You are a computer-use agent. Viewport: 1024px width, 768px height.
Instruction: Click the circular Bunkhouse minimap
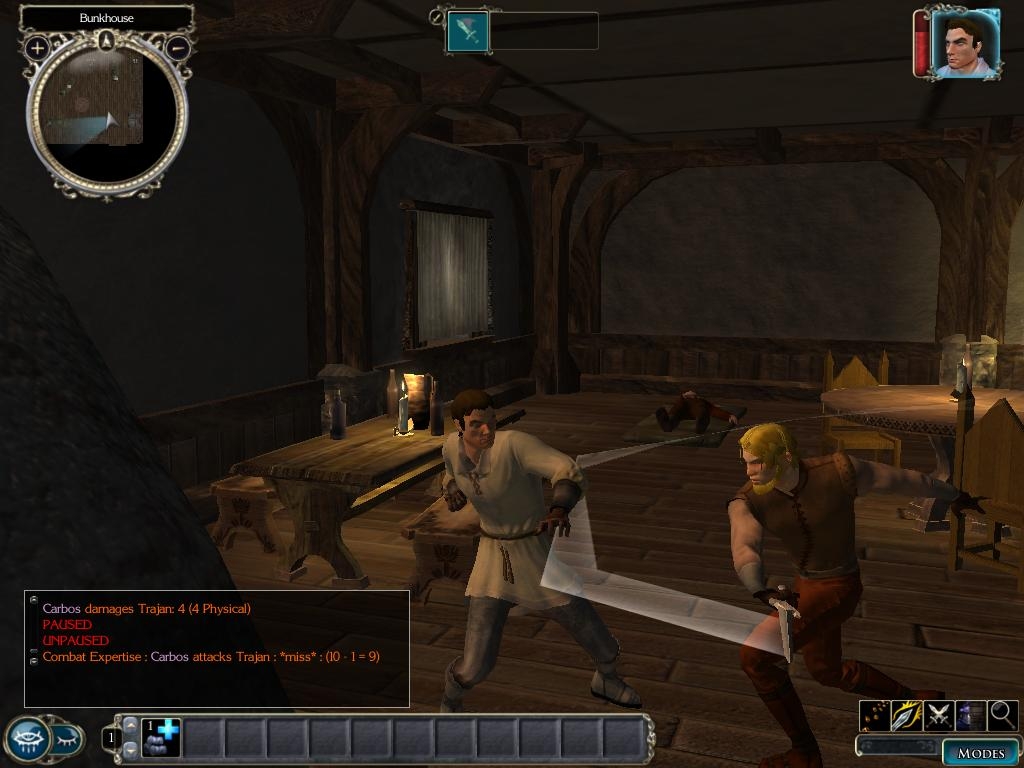click(106, 113)
